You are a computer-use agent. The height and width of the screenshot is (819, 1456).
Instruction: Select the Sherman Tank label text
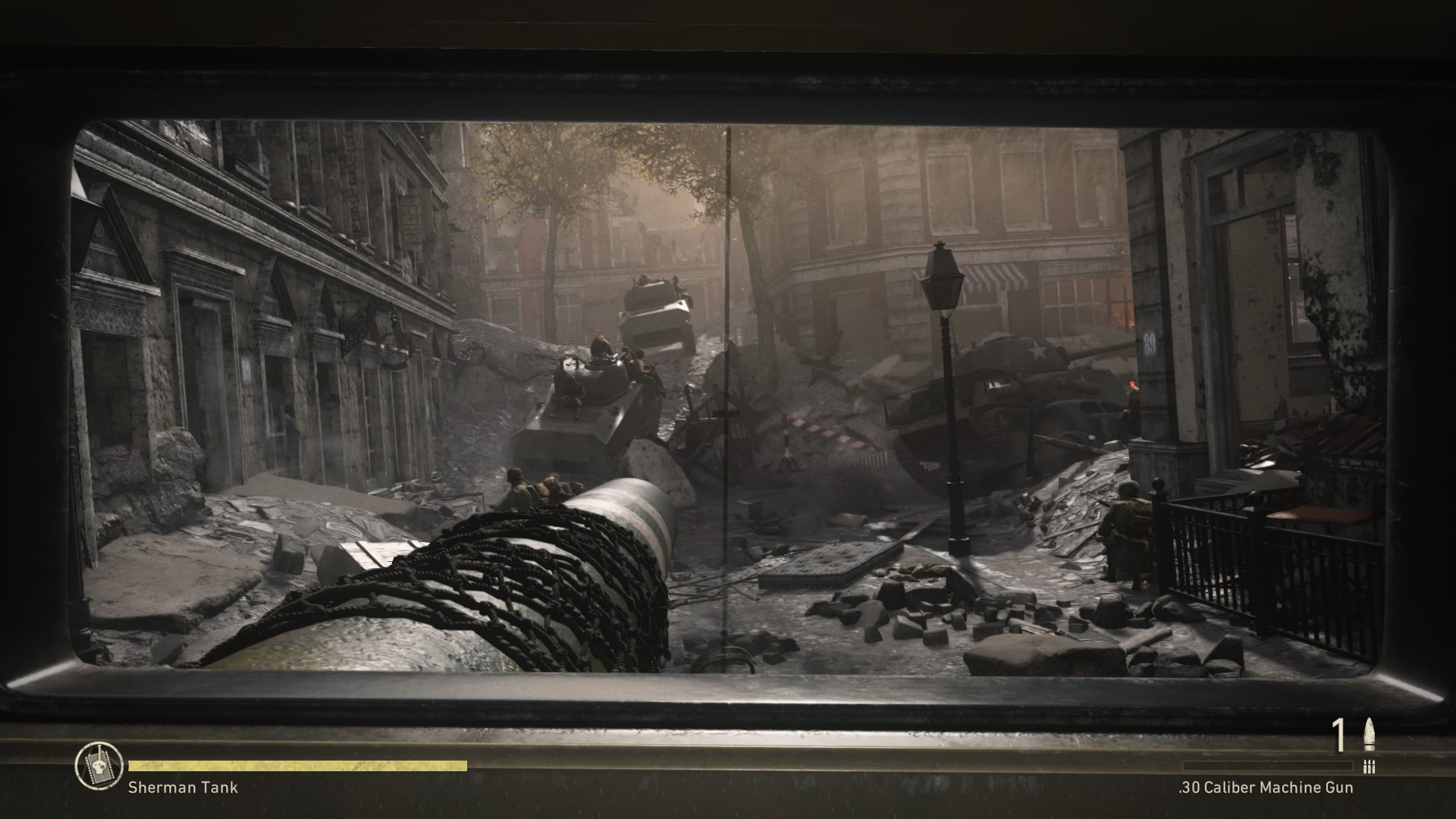(182, 787)
